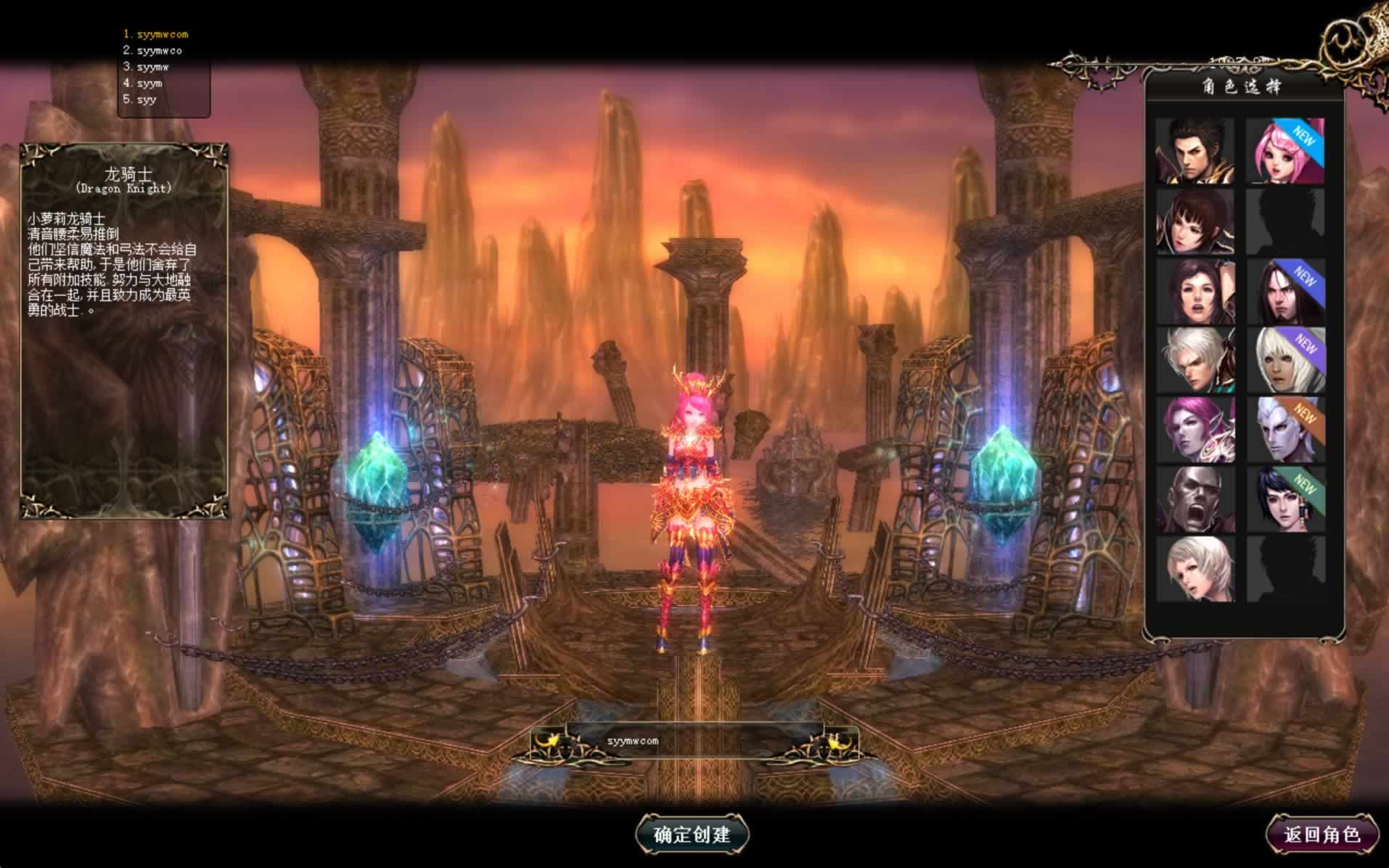Viewport: 1389px width, 868px height.
Task: Click the character name input field
Action: tap(693, 741)
